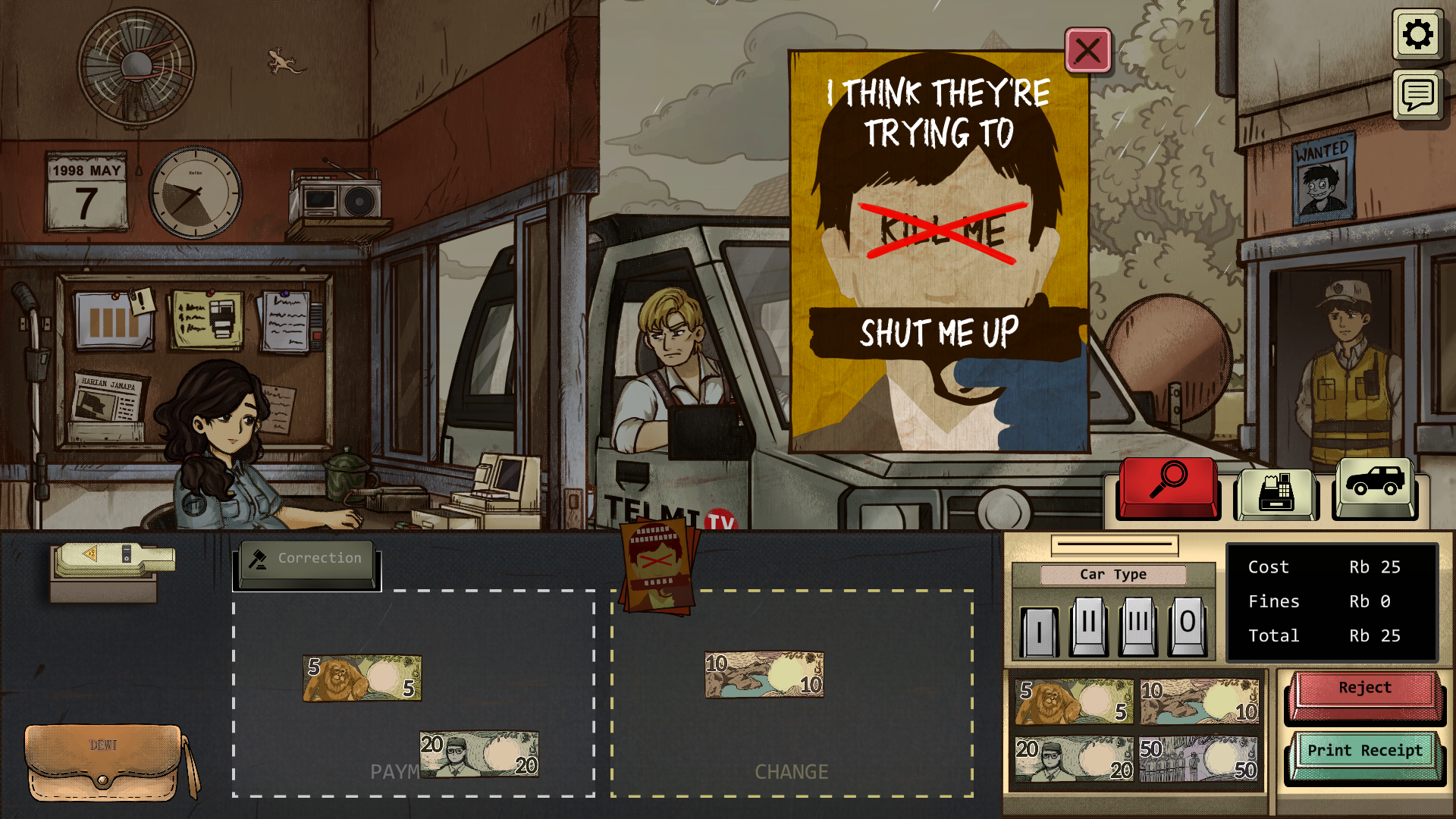Take a 50 note from the register

tap(1199, 760)
